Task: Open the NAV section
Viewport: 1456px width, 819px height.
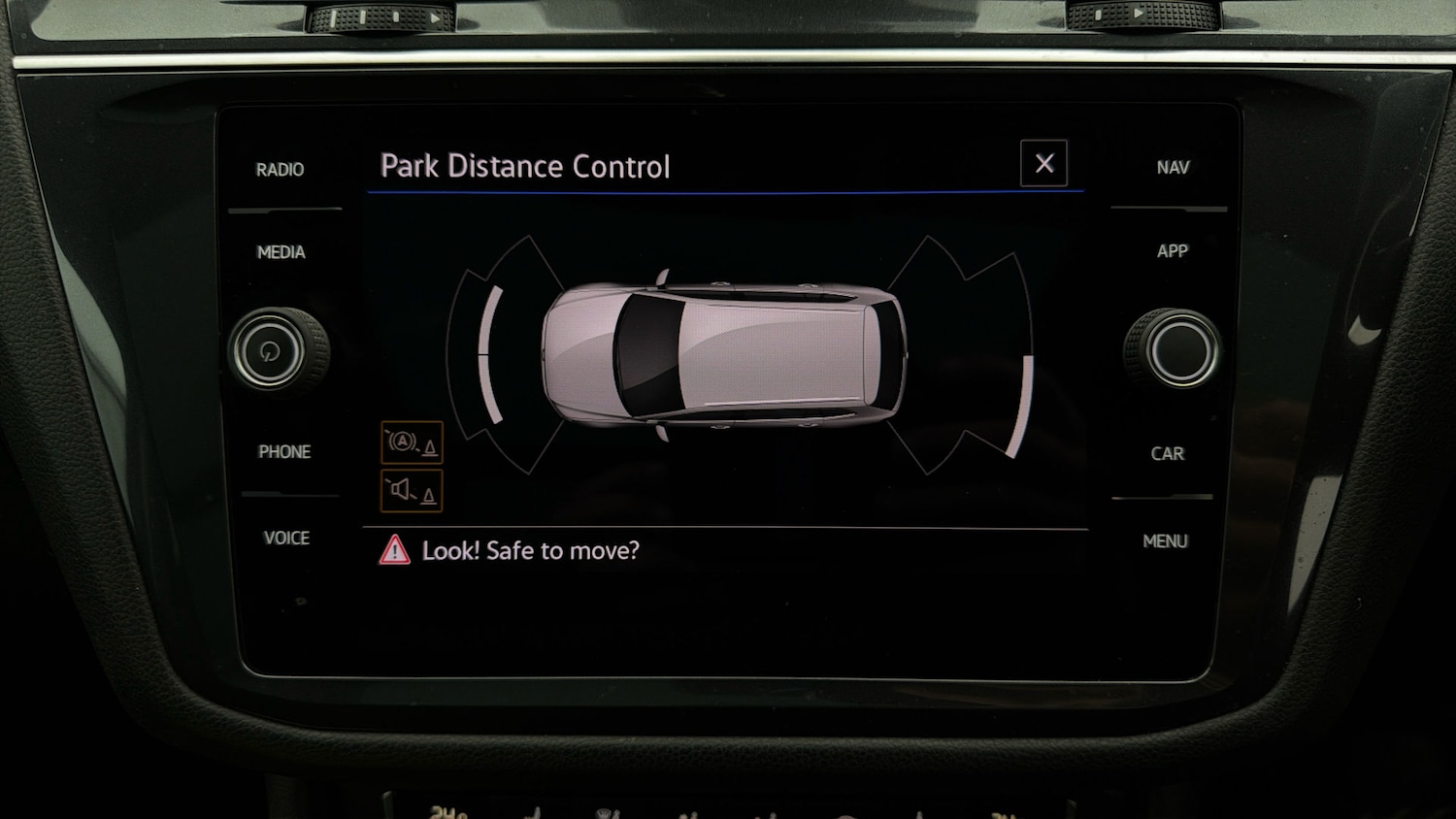Action: [x=1173, y=167]
